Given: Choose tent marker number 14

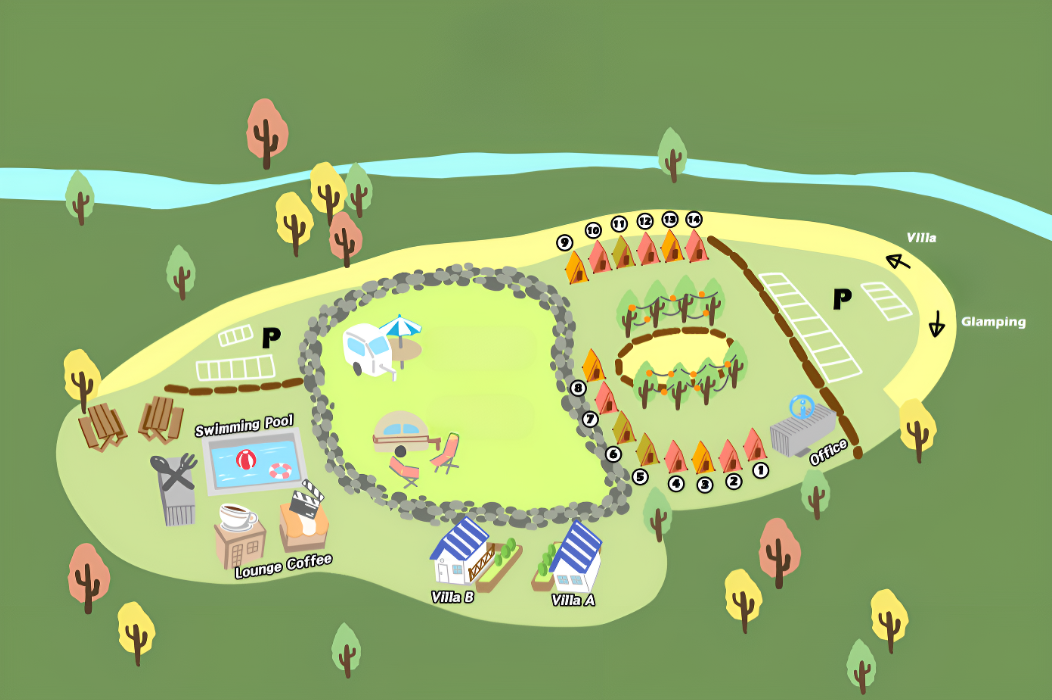Looking at the screenshot, I should pyautogui.click(x=694, y=219).
